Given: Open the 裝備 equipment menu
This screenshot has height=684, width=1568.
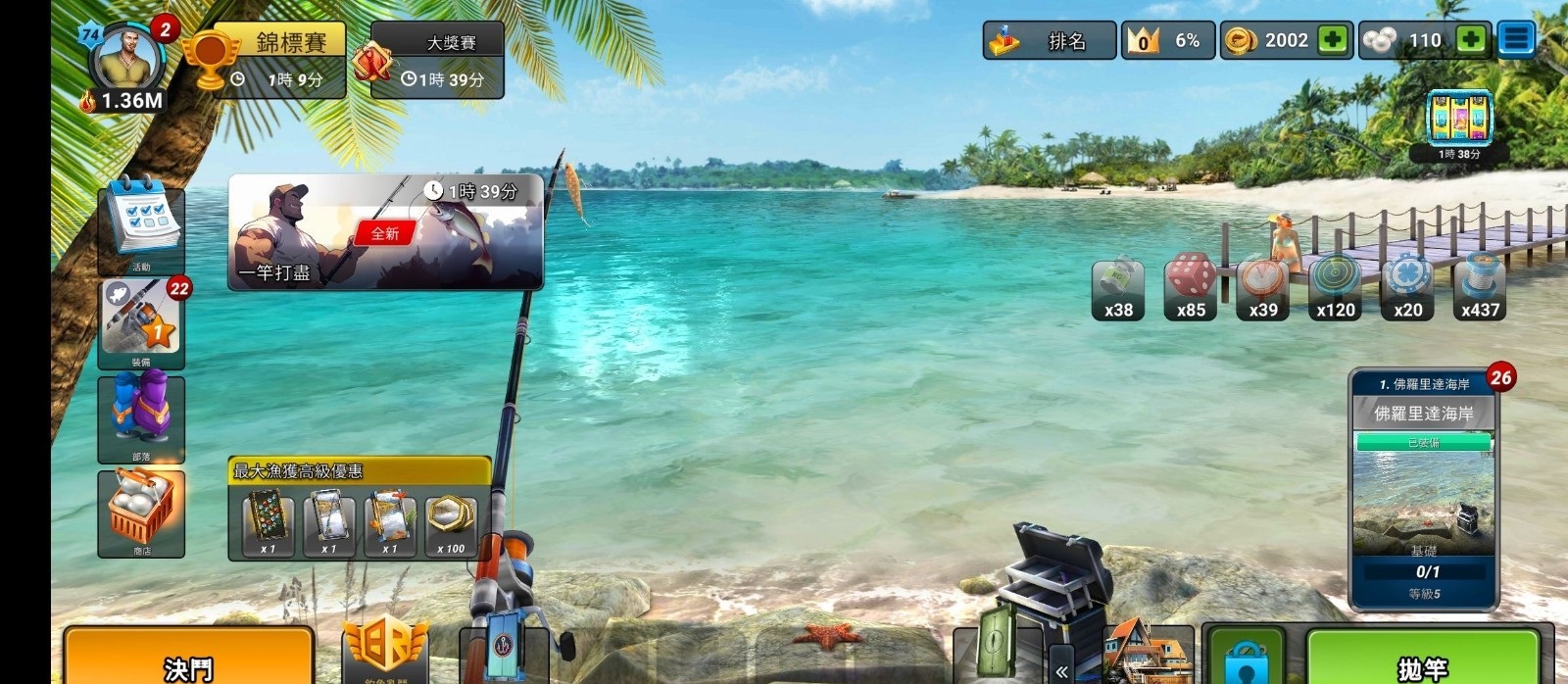Looking at the screenshot, I should pyautogui.click(x=142, y=323).
